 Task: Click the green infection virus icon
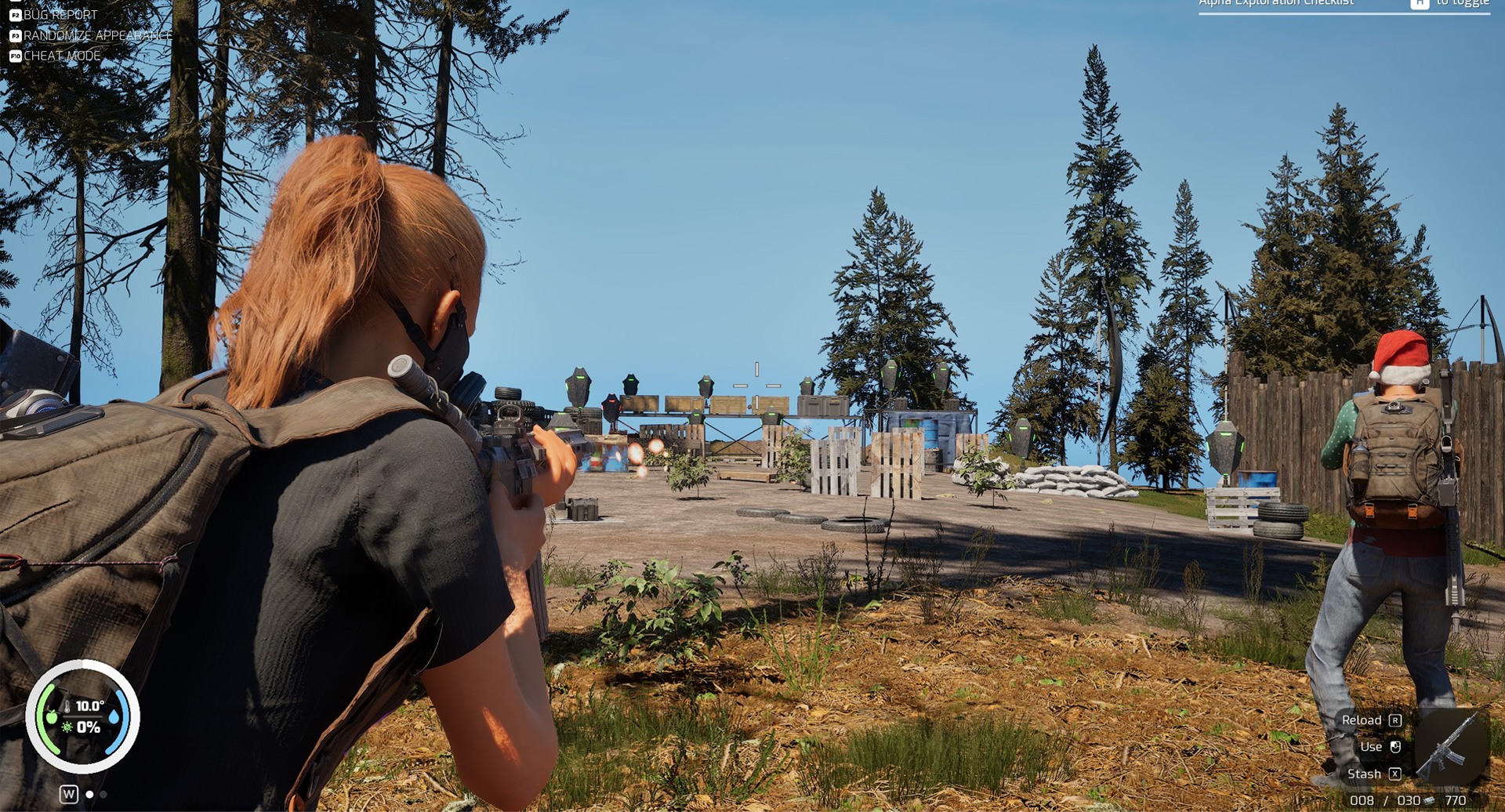(67, 727)
